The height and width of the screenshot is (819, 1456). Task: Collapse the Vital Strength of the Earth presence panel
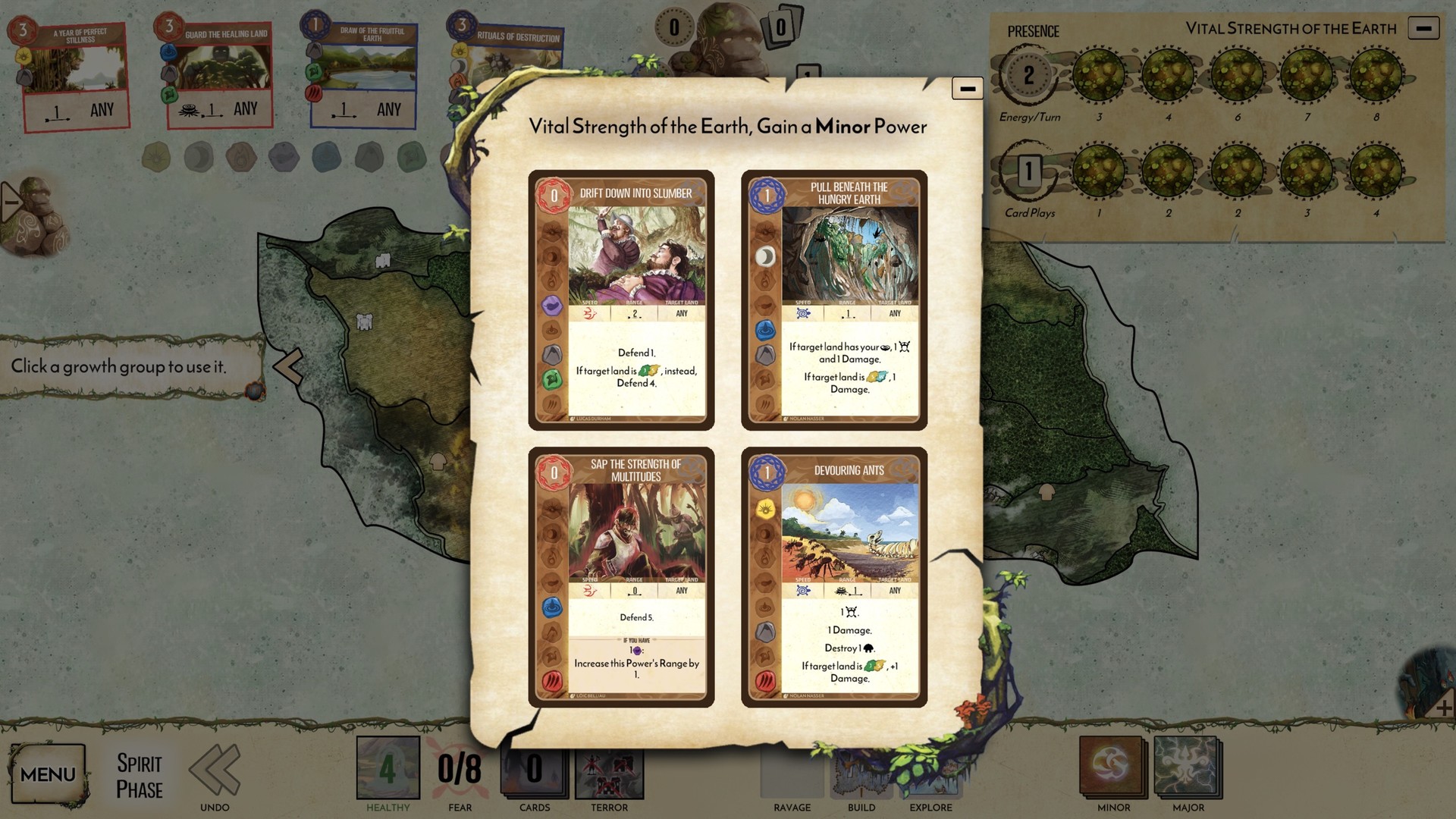[x=1424, y=29]
